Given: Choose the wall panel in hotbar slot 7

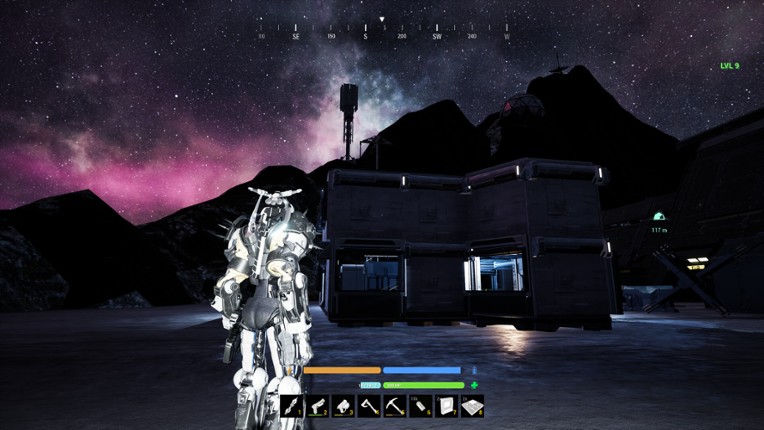Looking at the screenshot, I should click(447, 406).
